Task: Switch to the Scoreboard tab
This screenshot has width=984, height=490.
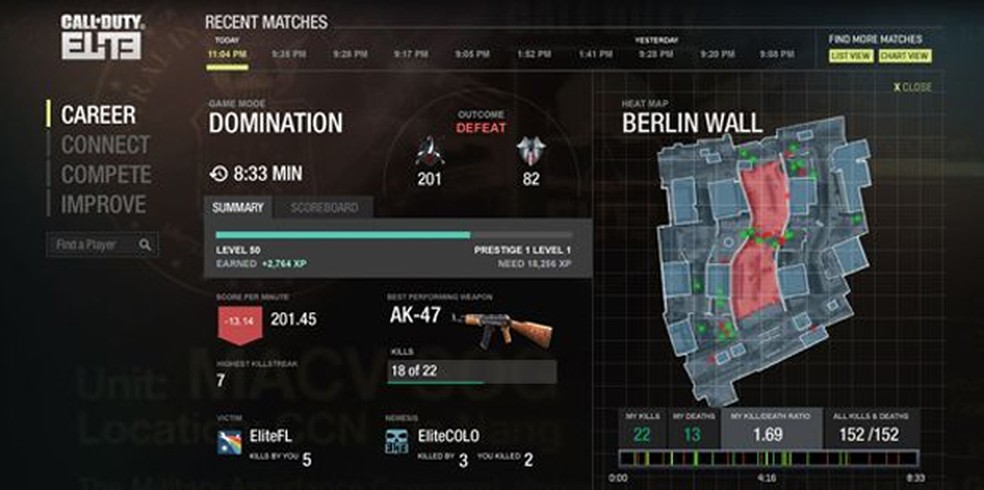Action: [323, 208]
